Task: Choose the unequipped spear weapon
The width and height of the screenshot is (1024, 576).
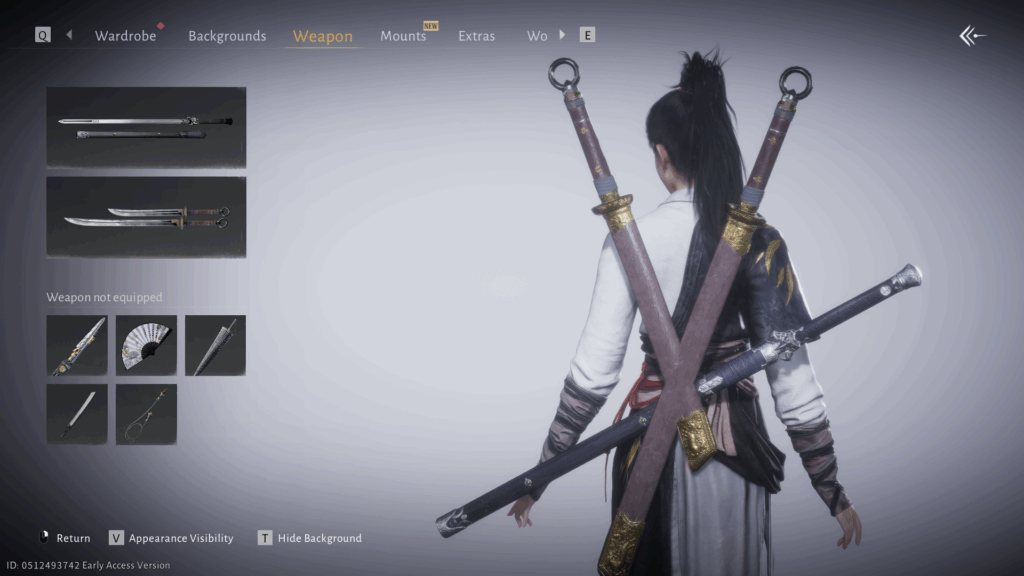Action: coord(76,345)
